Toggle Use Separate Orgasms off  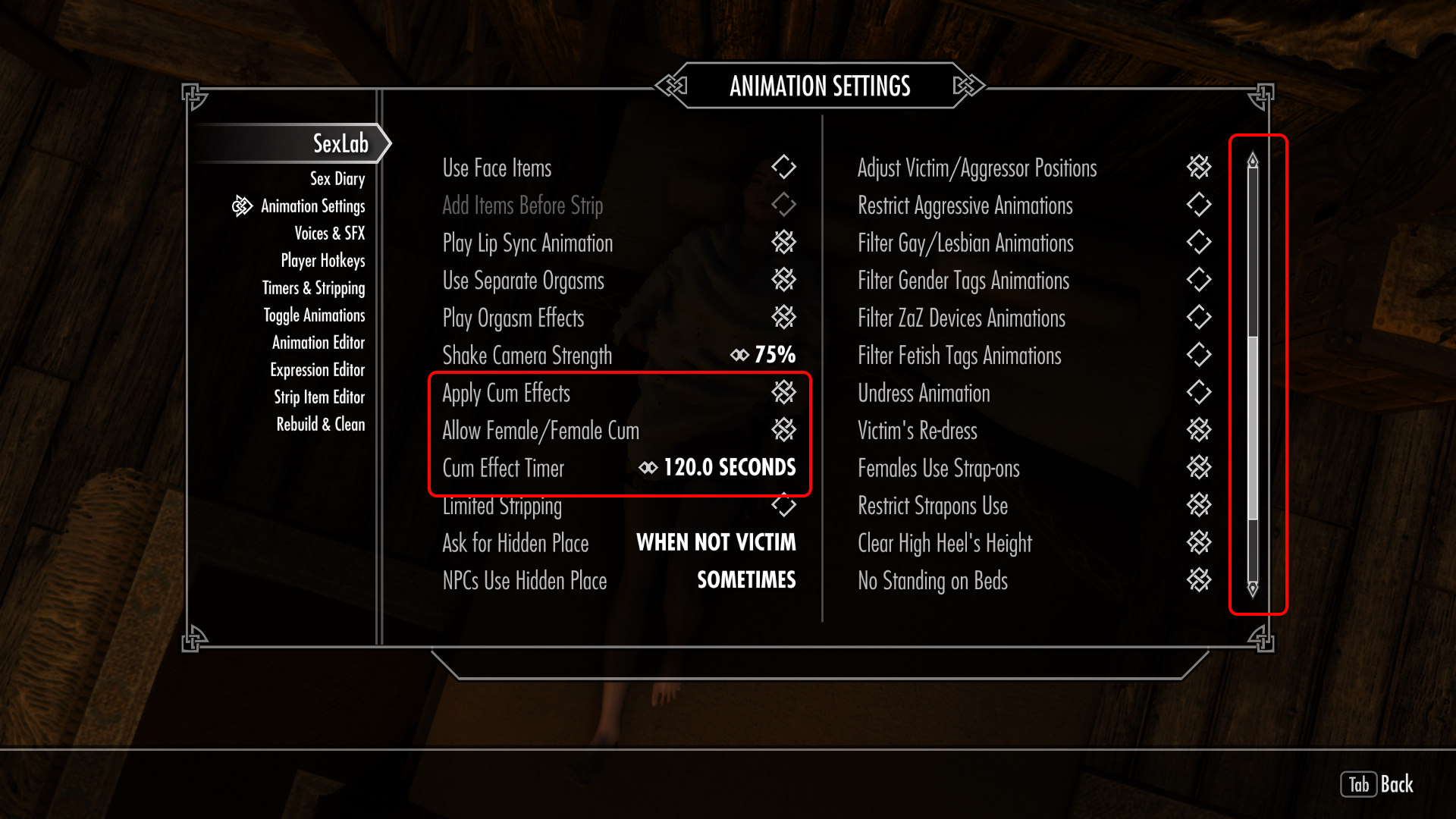click(x=785, y=280)
